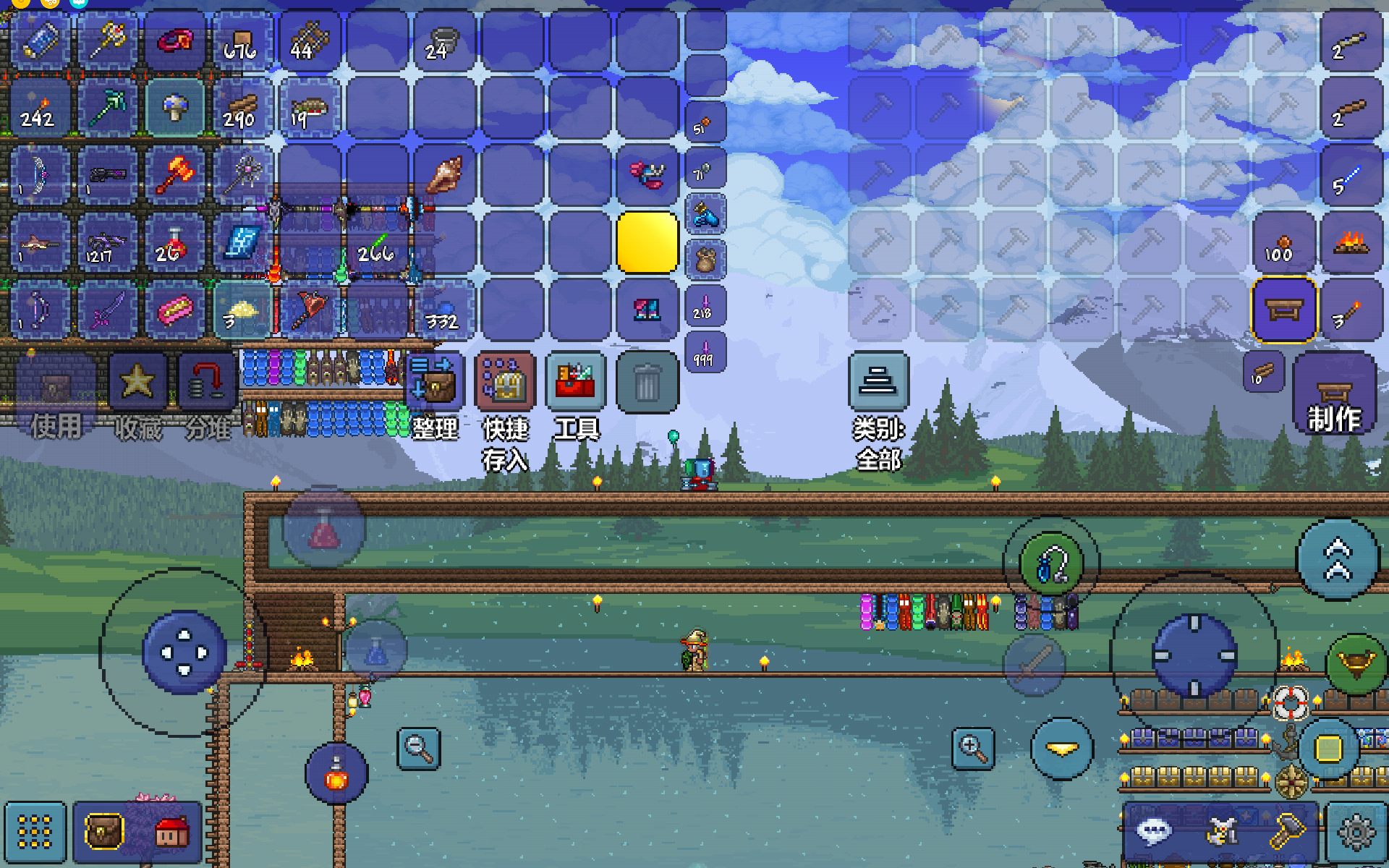This screenshot has height=868, width=1389.
Task: Open the settings gear
Action: pyautogui.click(x=1356, y=833)
